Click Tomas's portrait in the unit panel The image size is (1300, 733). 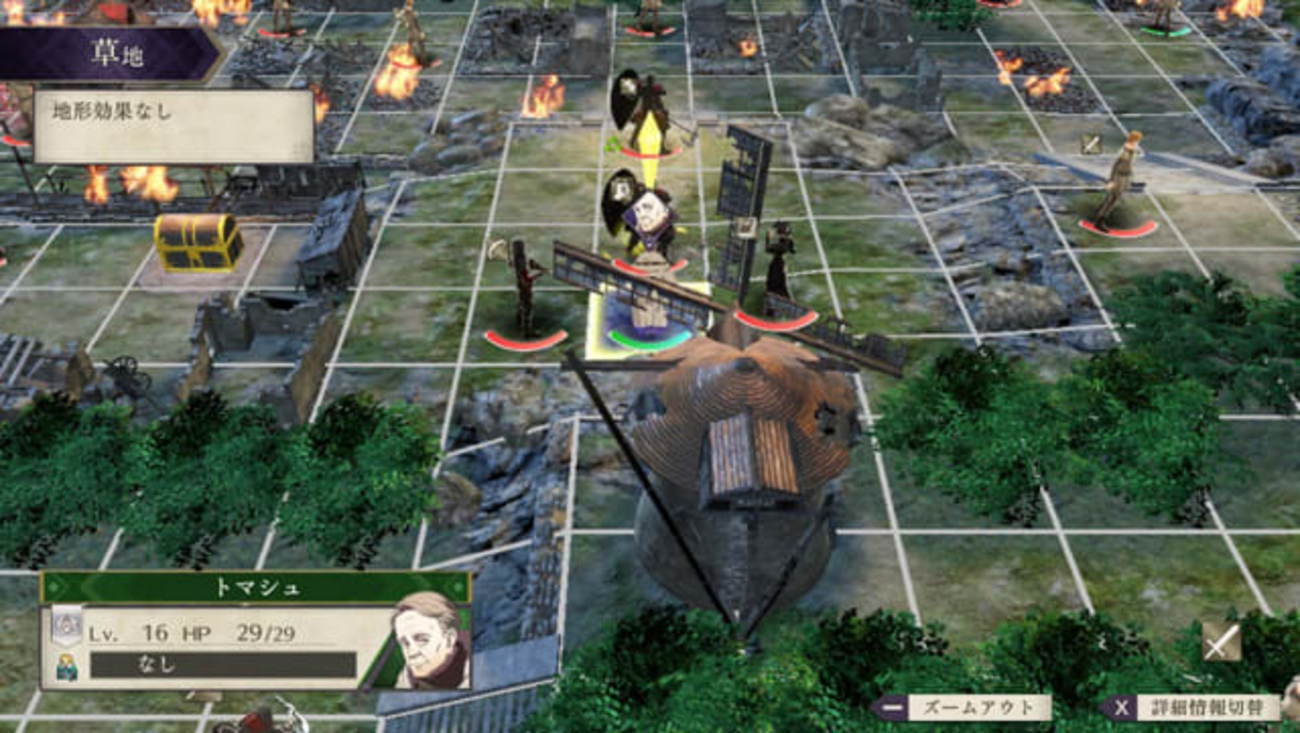[430, 641]
